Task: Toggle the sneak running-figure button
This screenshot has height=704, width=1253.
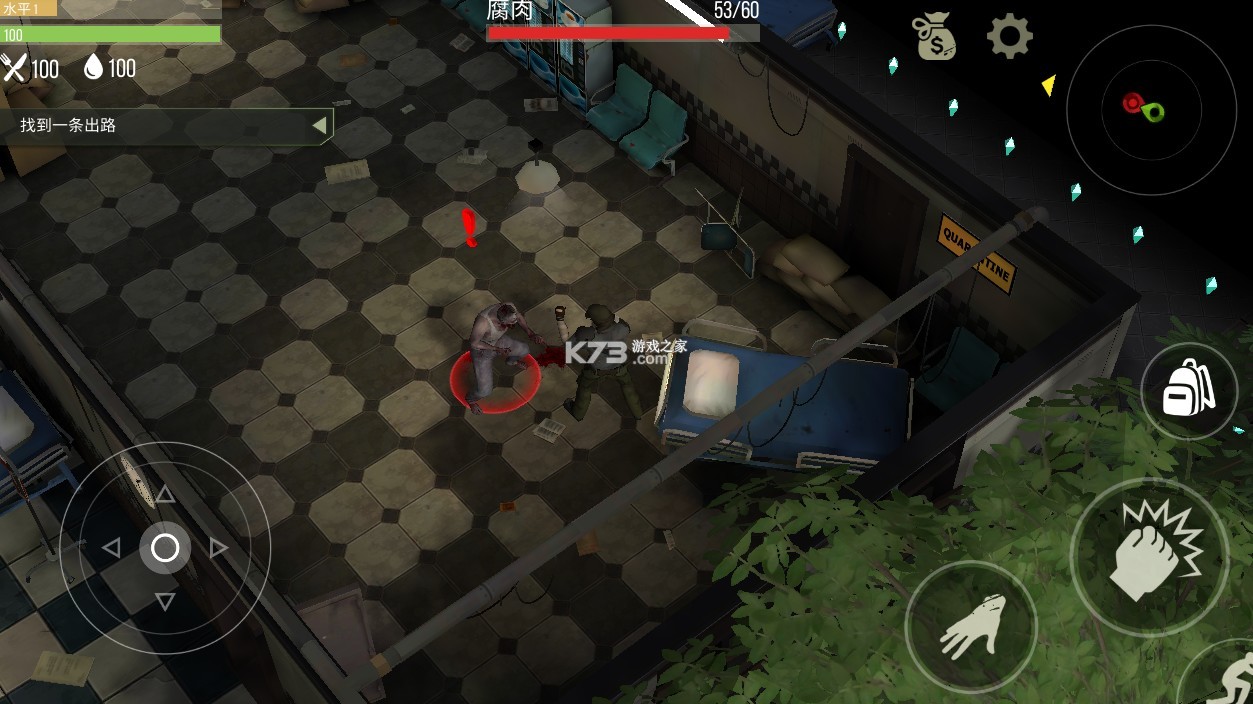Action: tap(1228, 678)
